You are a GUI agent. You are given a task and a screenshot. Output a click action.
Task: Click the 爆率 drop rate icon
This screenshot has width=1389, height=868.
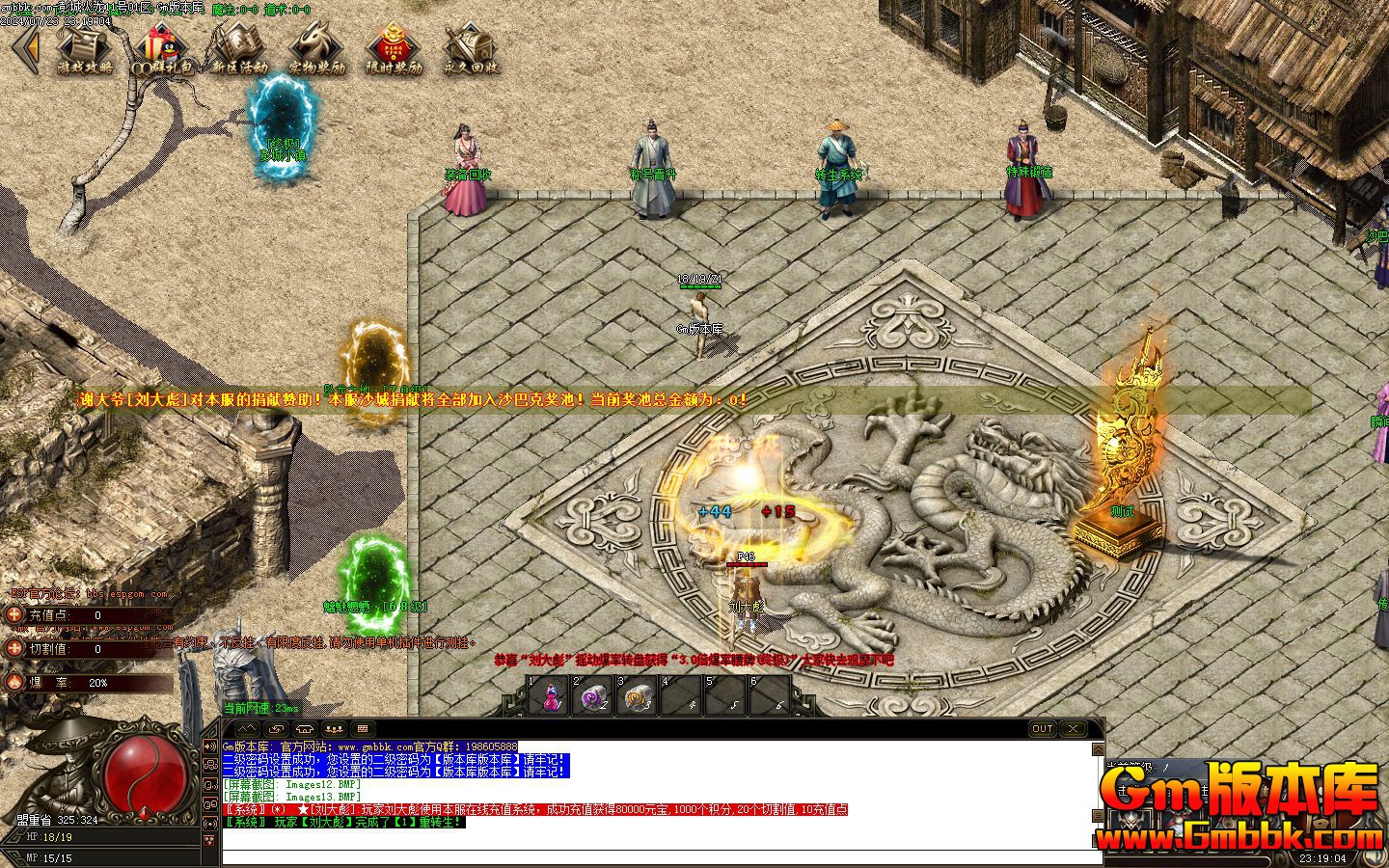pos(14,682)
